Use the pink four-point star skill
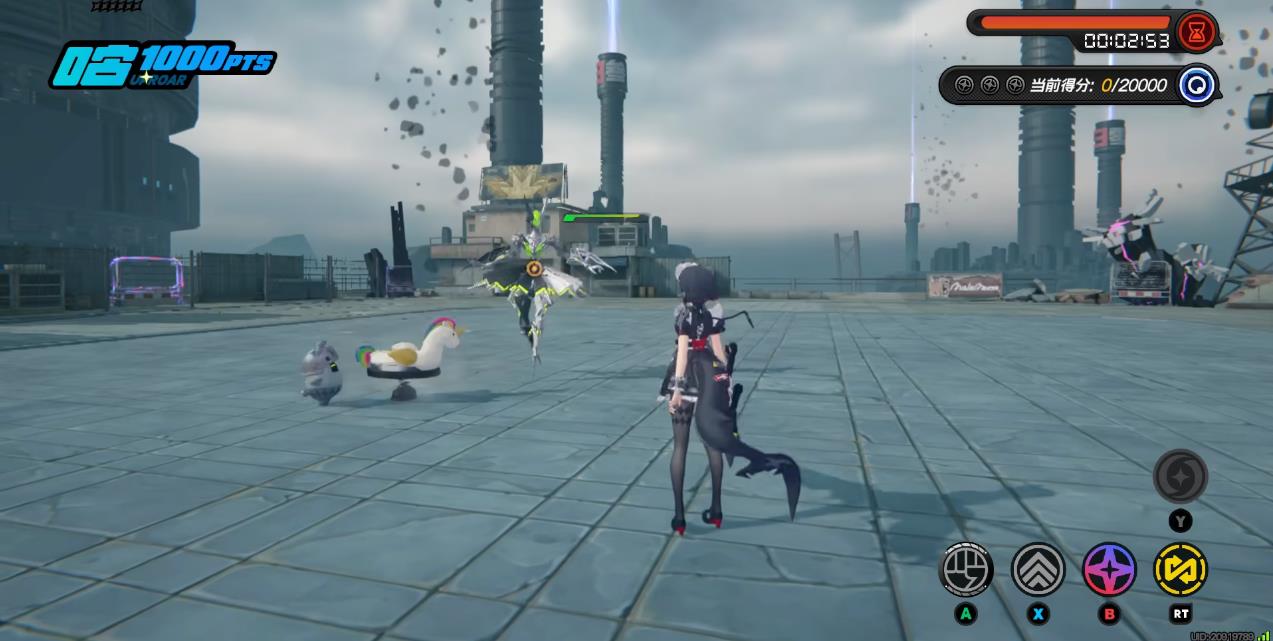1273x641 pixels. tap(1110, 570)
